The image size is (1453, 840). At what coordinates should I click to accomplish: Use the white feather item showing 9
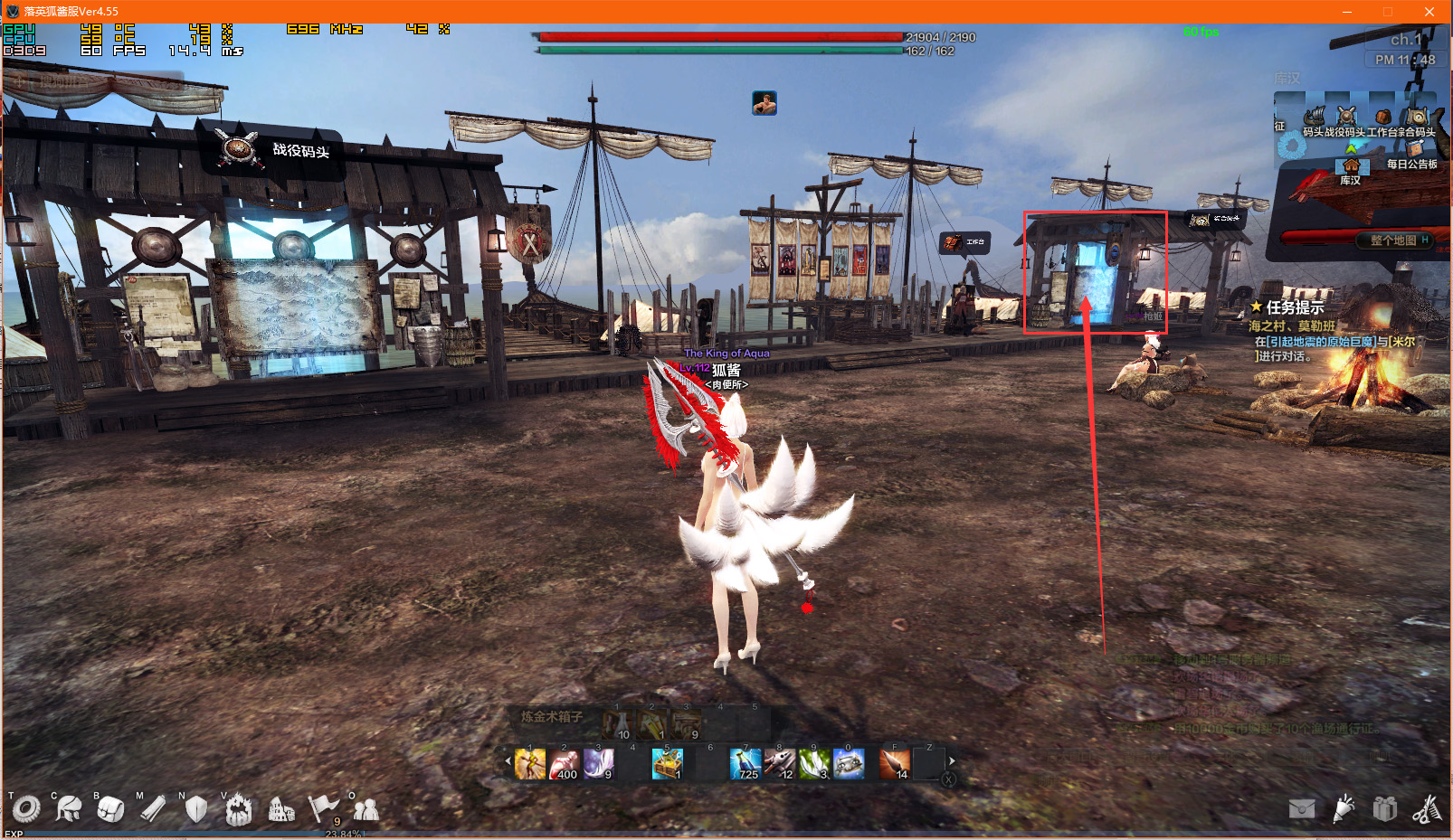pyautogui.click(x=598, y=765)
